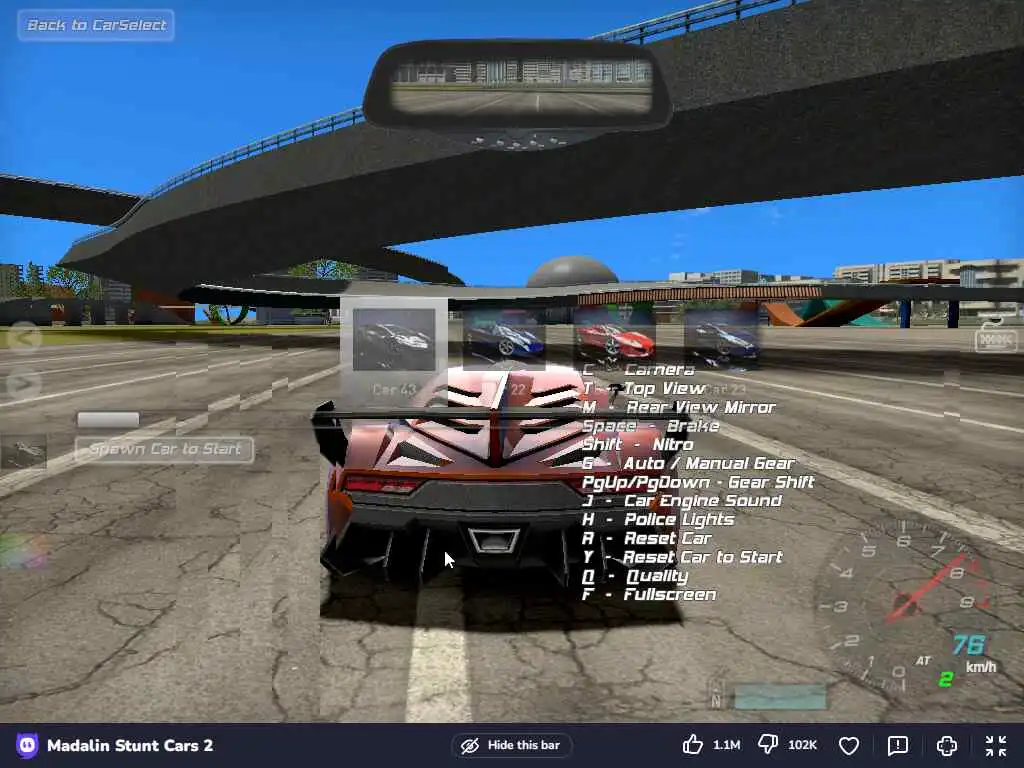
Task: Toggle the keyboard controls help icon
Action: (x=995, y=339)
